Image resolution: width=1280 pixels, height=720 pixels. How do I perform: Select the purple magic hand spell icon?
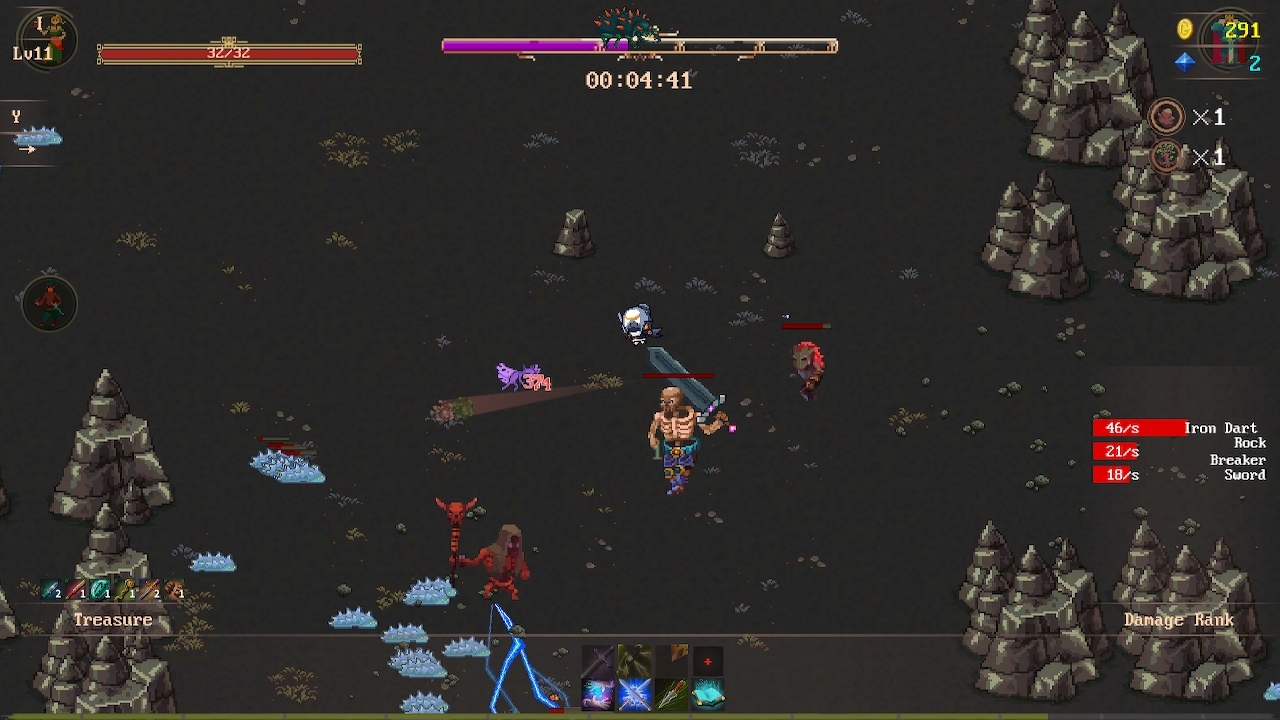(598, 694)
